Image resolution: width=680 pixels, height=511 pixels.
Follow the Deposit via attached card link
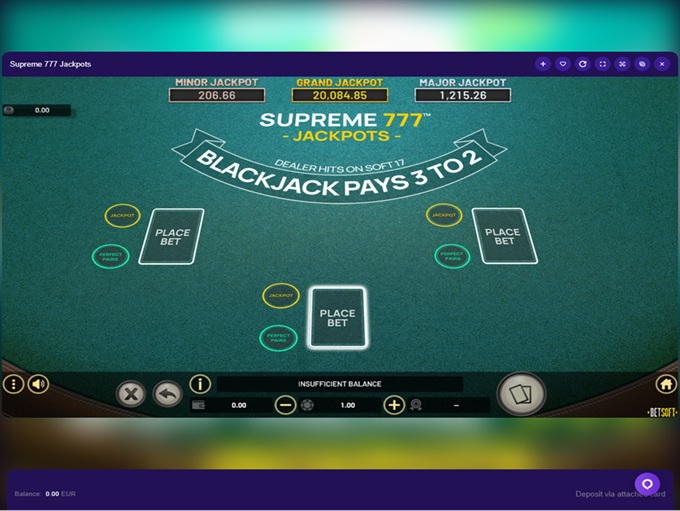click(x=620, y=494)
